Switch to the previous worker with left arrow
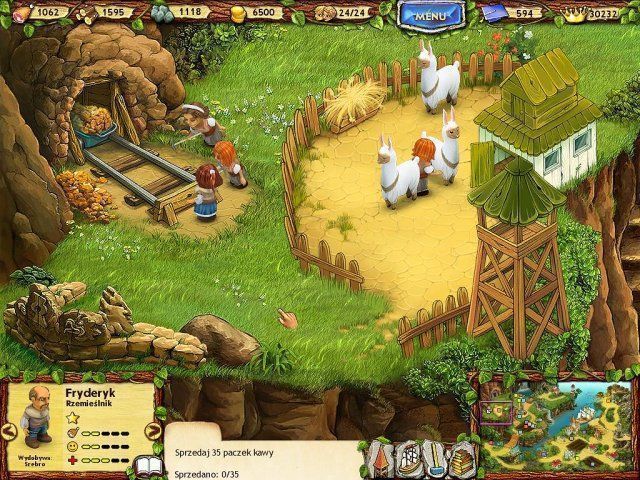The width and height of the screenshot is (640, 480). (x=8, y=431)
